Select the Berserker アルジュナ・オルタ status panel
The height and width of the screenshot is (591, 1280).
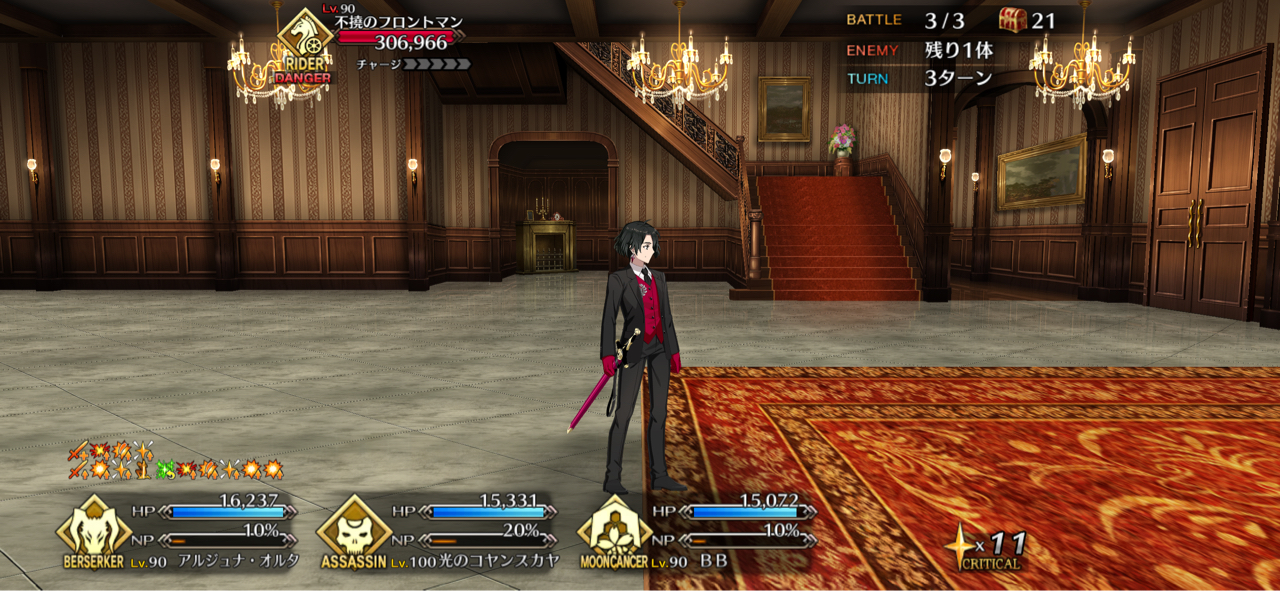(180, 532)
